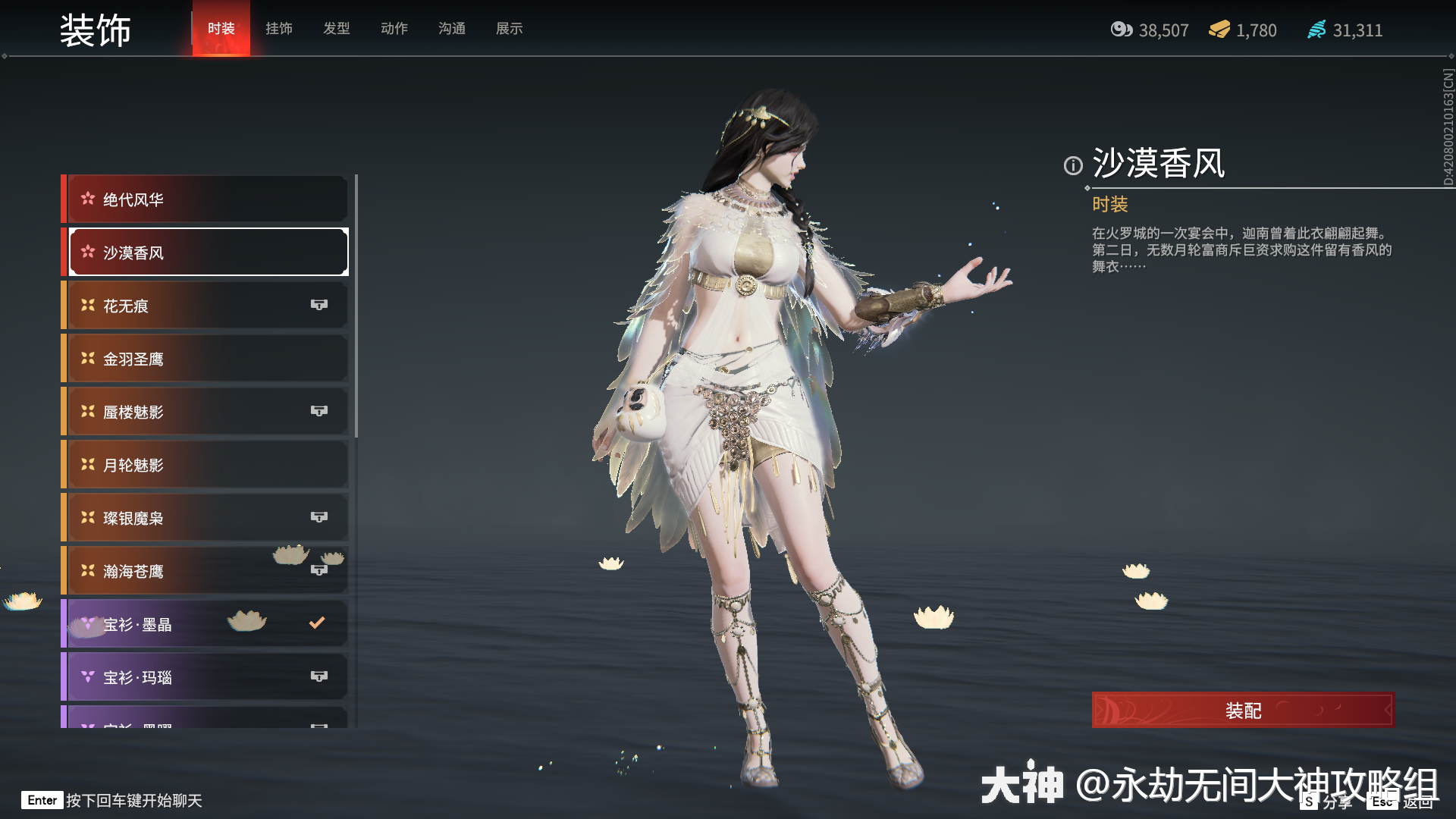Image resolution: width=1456 pixels, height=819 pixels.
Task: Switch to the 挂饰 tab
Action: coord(278,28)
